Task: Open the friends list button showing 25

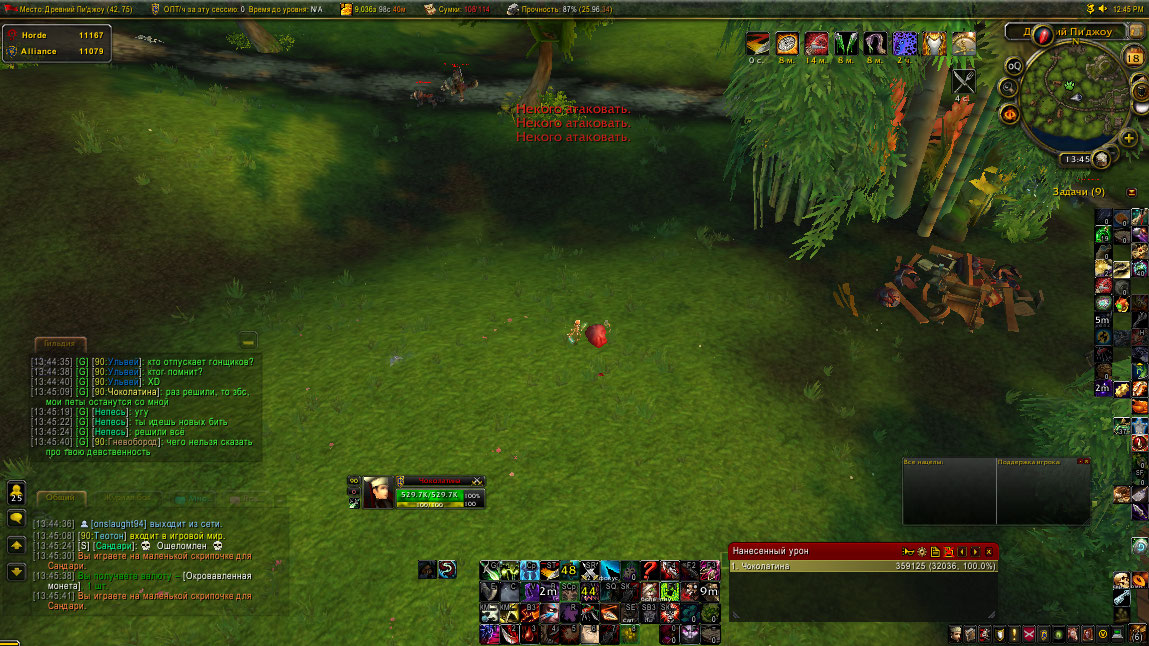Action: tap(16, 491)
